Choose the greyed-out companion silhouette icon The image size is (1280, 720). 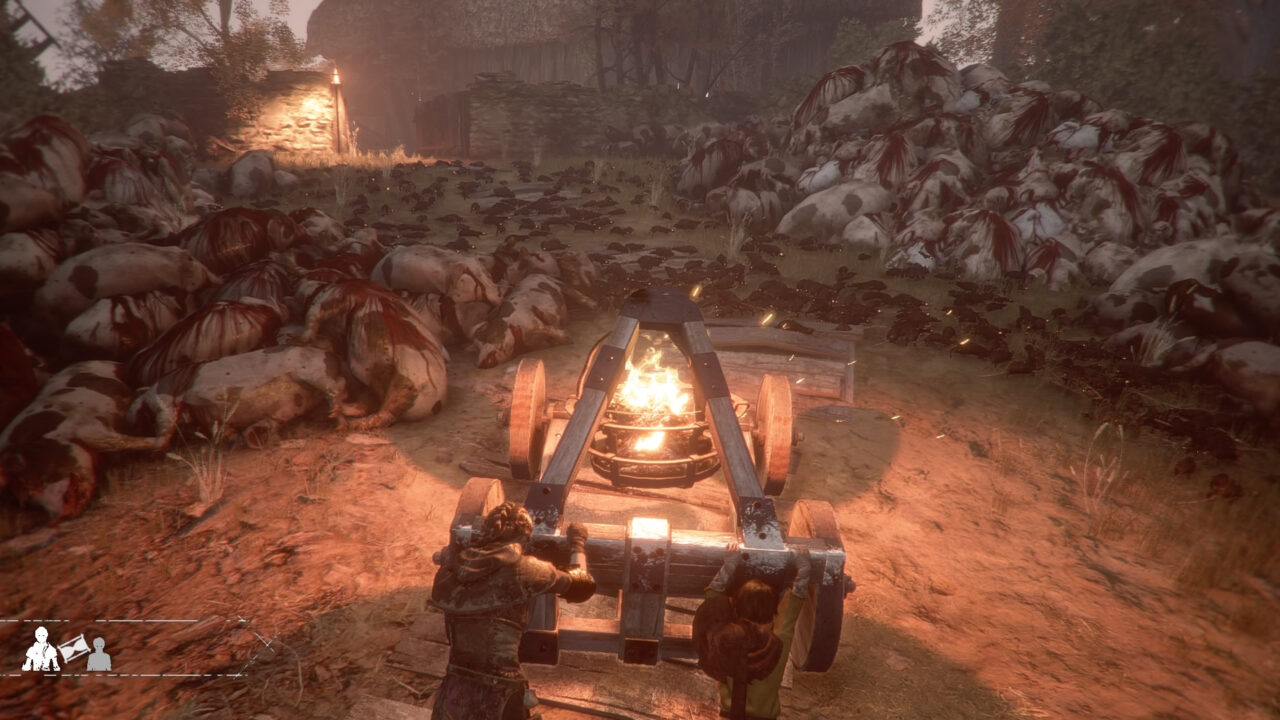pyautogui.click(x=98, y=654)
